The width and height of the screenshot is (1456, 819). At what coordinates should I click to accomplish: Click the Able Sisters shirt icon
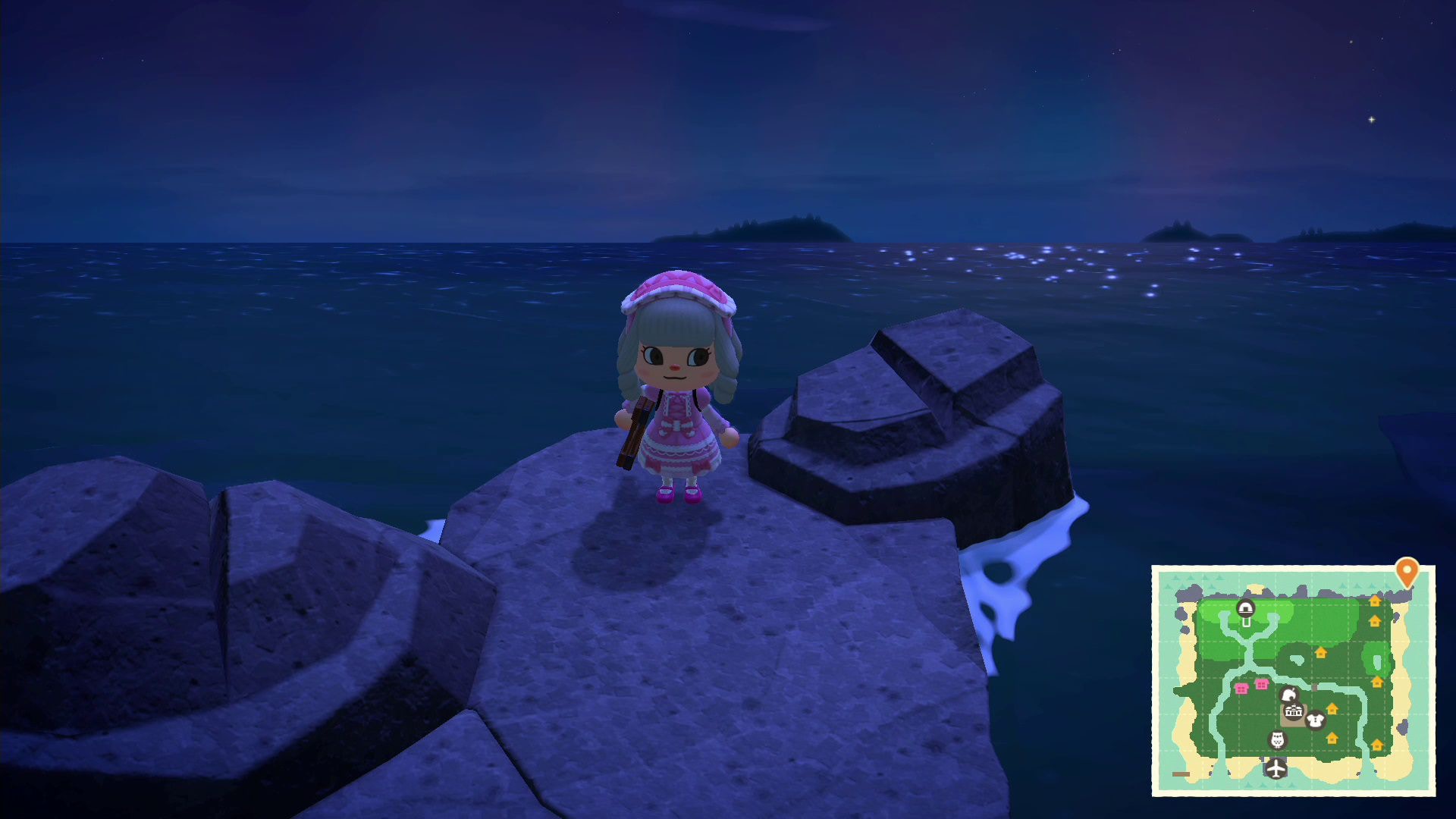point(1315,719)
